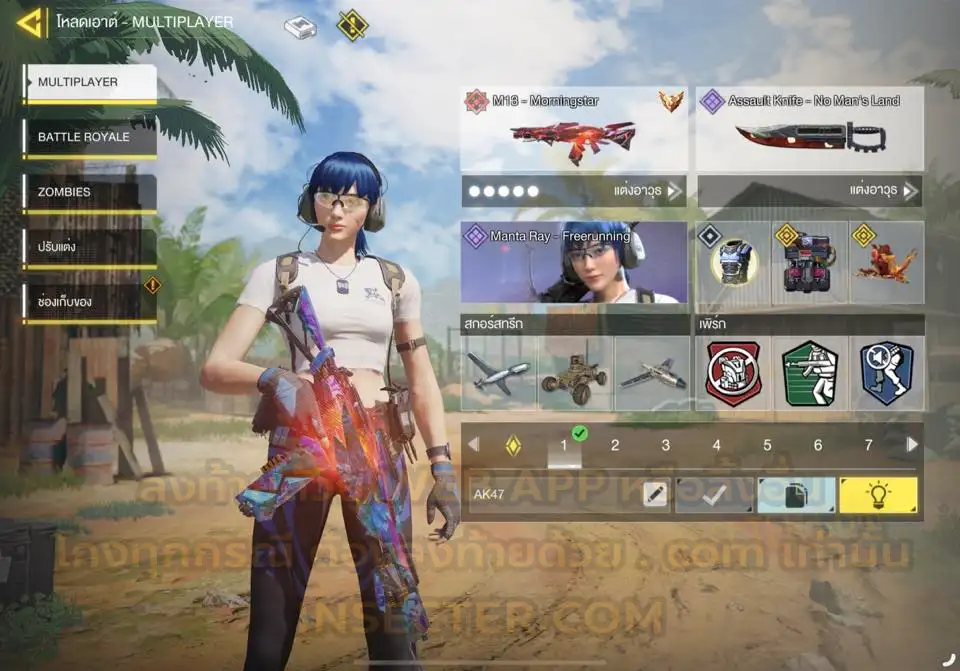The image size is (960, 671).
Task: Switch to loadout number 4
Action: click(716, 446)
